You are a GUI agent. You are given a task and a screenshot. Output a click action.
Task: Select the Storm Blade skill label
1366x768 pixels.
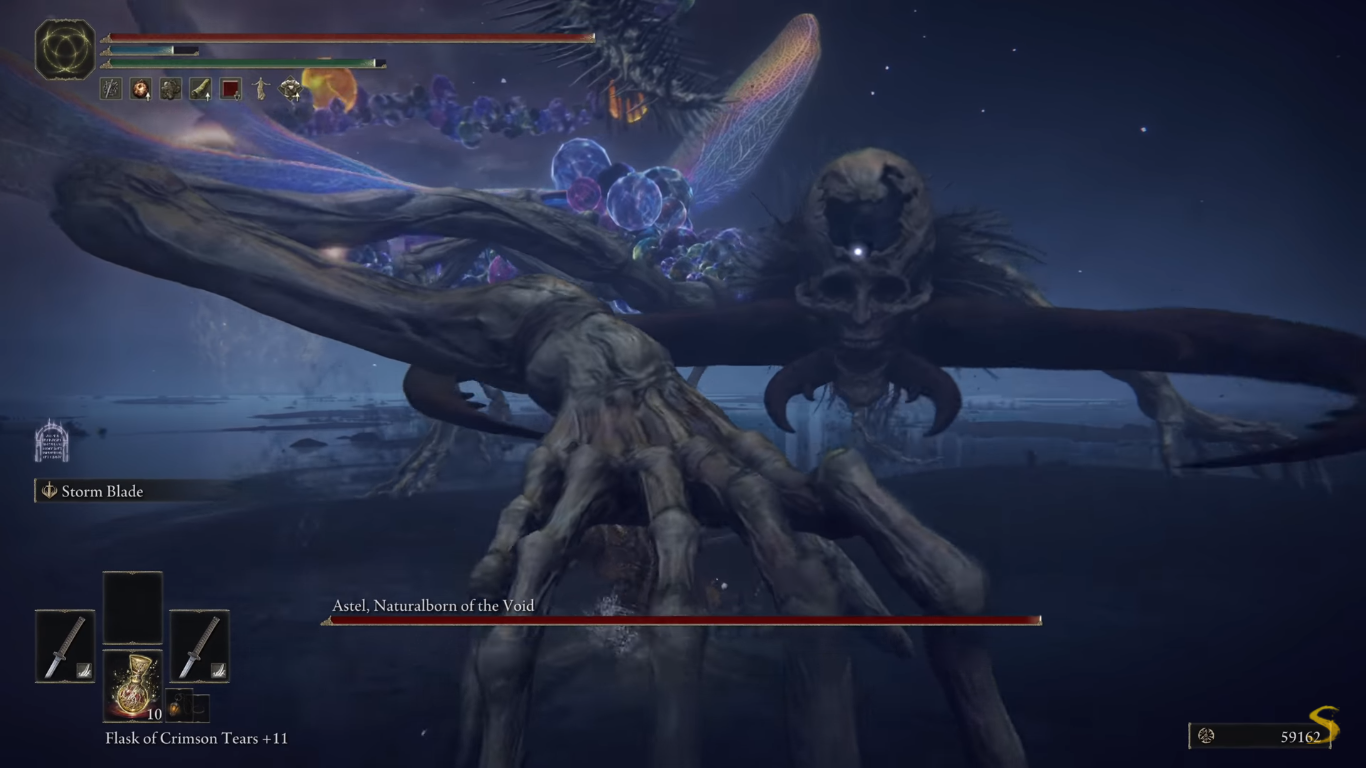[102, 491]
